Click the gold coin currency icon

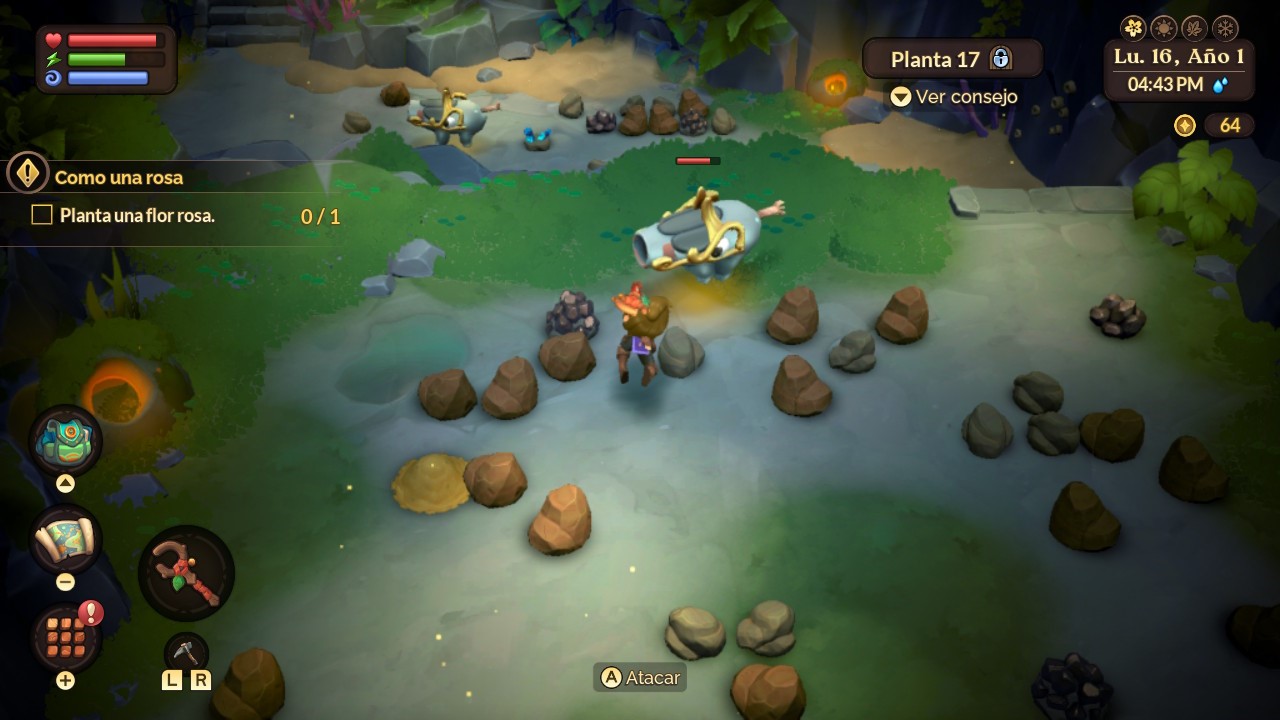1185,125
